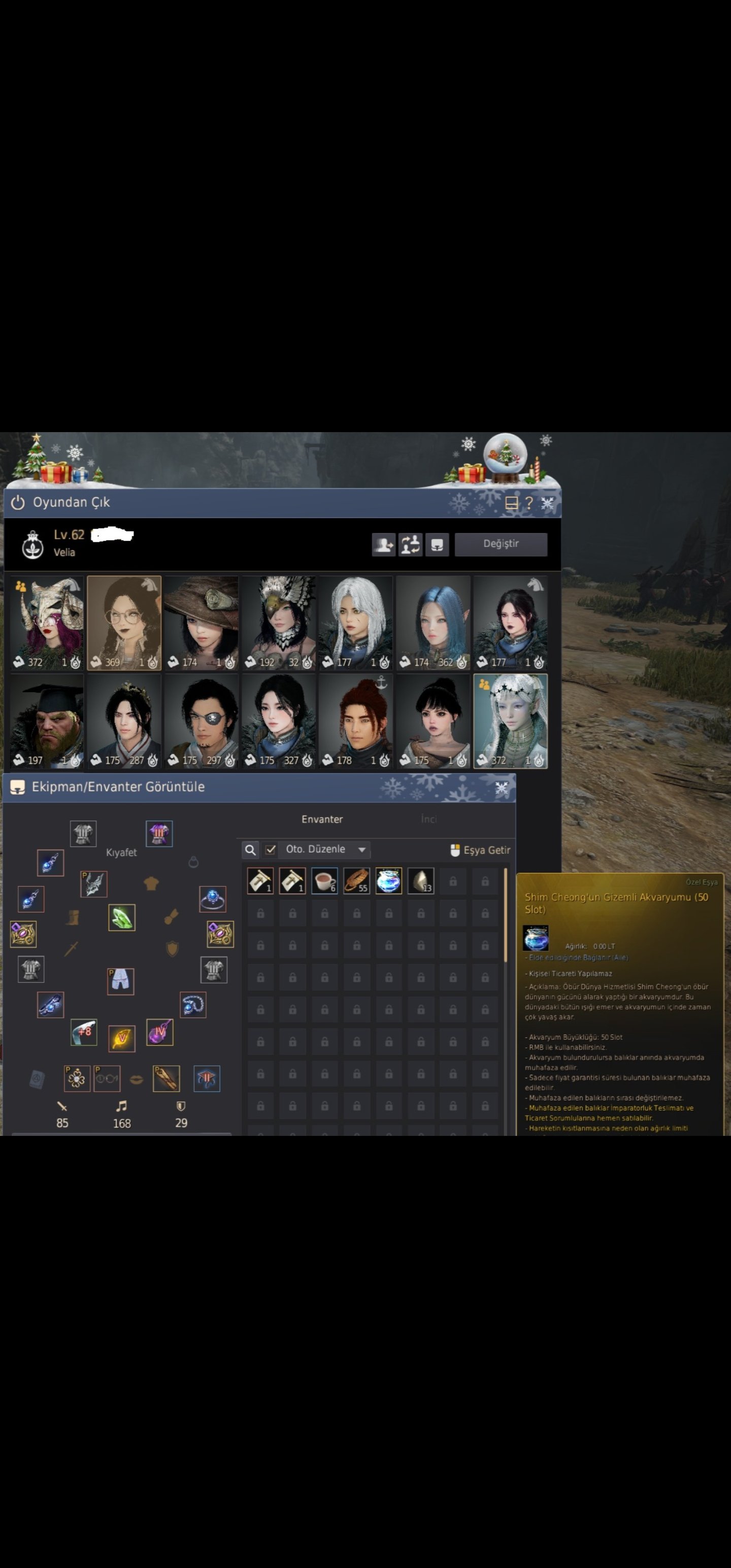Select the character wearing a skull mask
Screen dimensions: 731x1568
tap(47, 622)
